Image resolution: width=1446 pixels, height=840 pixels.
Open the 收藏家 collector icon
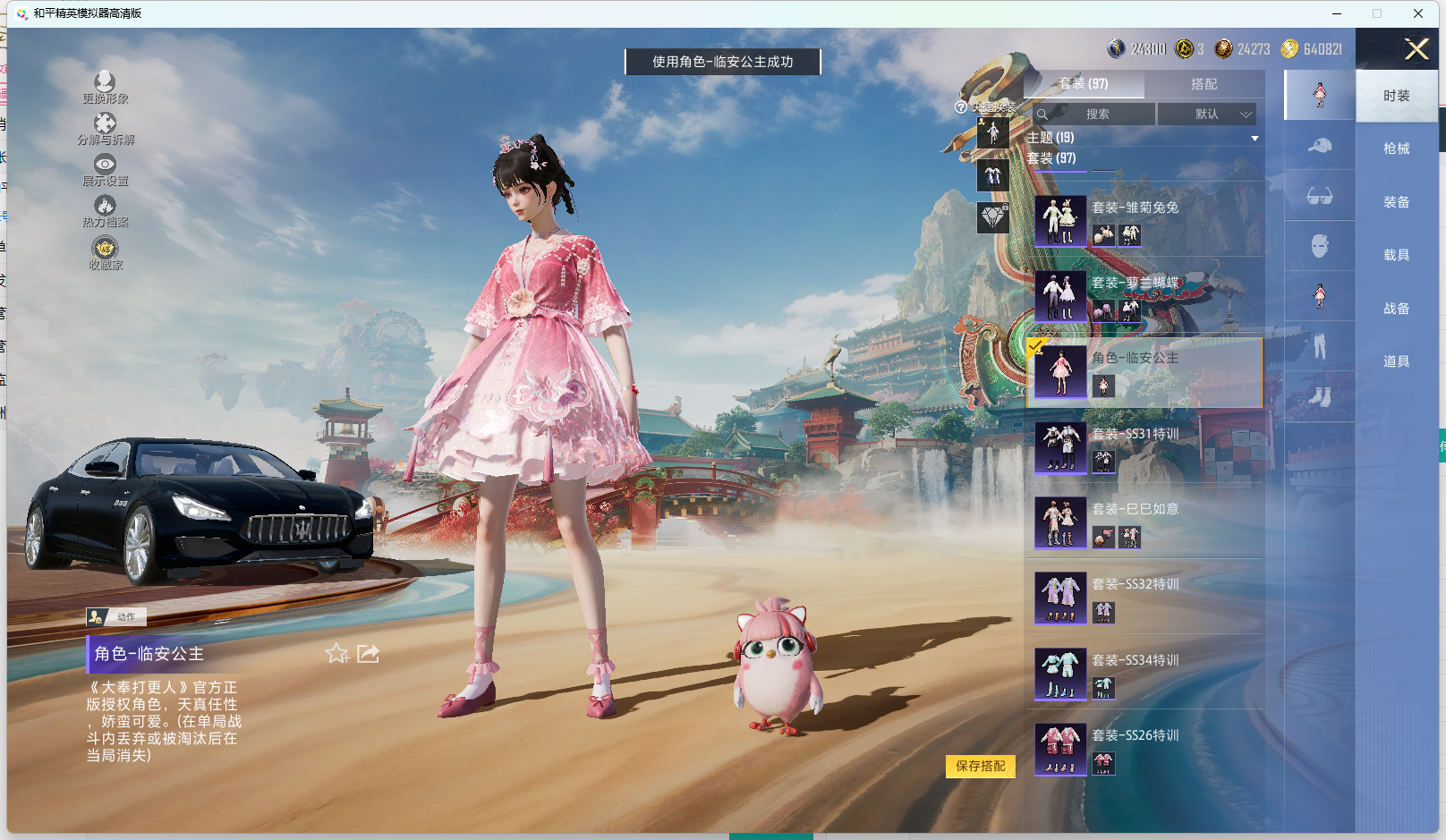105,252
